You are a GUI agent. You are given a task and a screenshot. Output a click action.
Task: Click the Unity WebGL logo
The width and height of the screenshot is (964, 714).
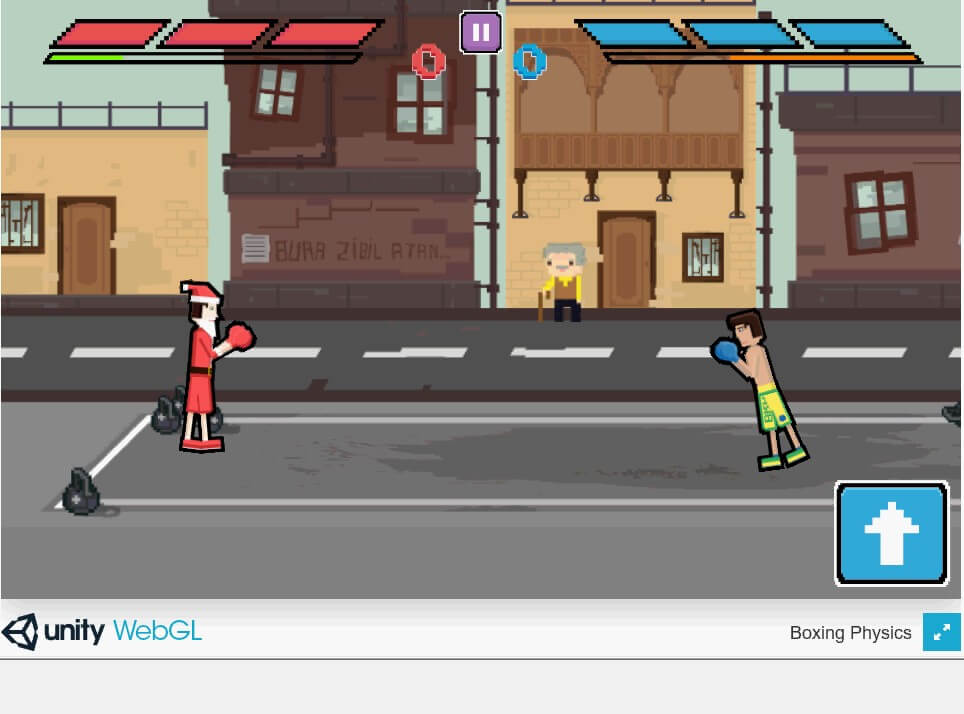102,632
